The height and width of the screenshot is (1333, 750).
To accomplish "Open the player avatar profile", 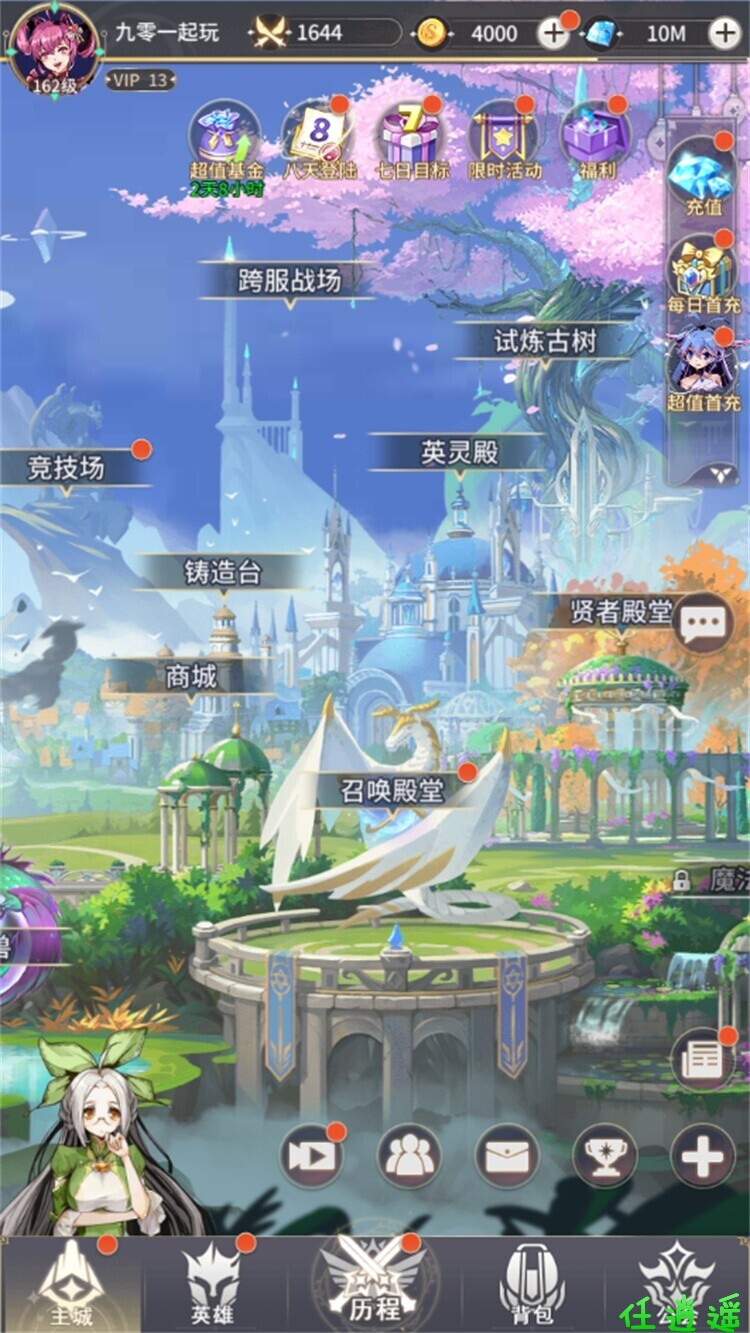I will pyautogui.click(x=54, y=48).
